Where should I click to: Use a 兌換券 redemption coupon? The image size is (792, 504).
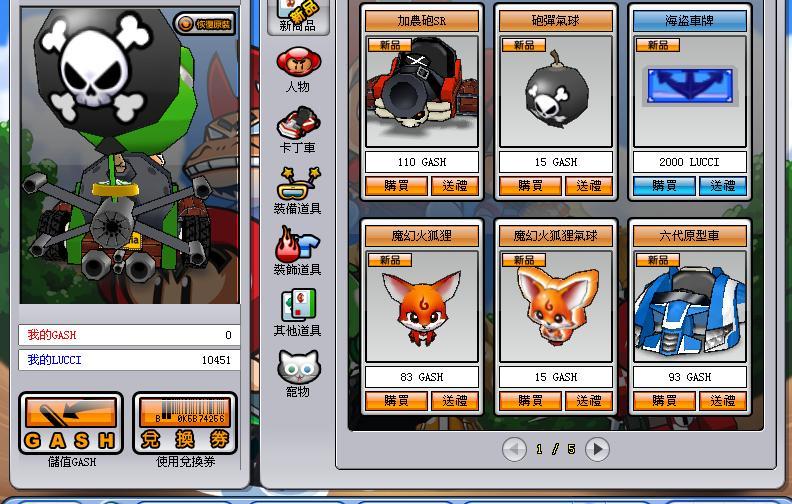185,424
